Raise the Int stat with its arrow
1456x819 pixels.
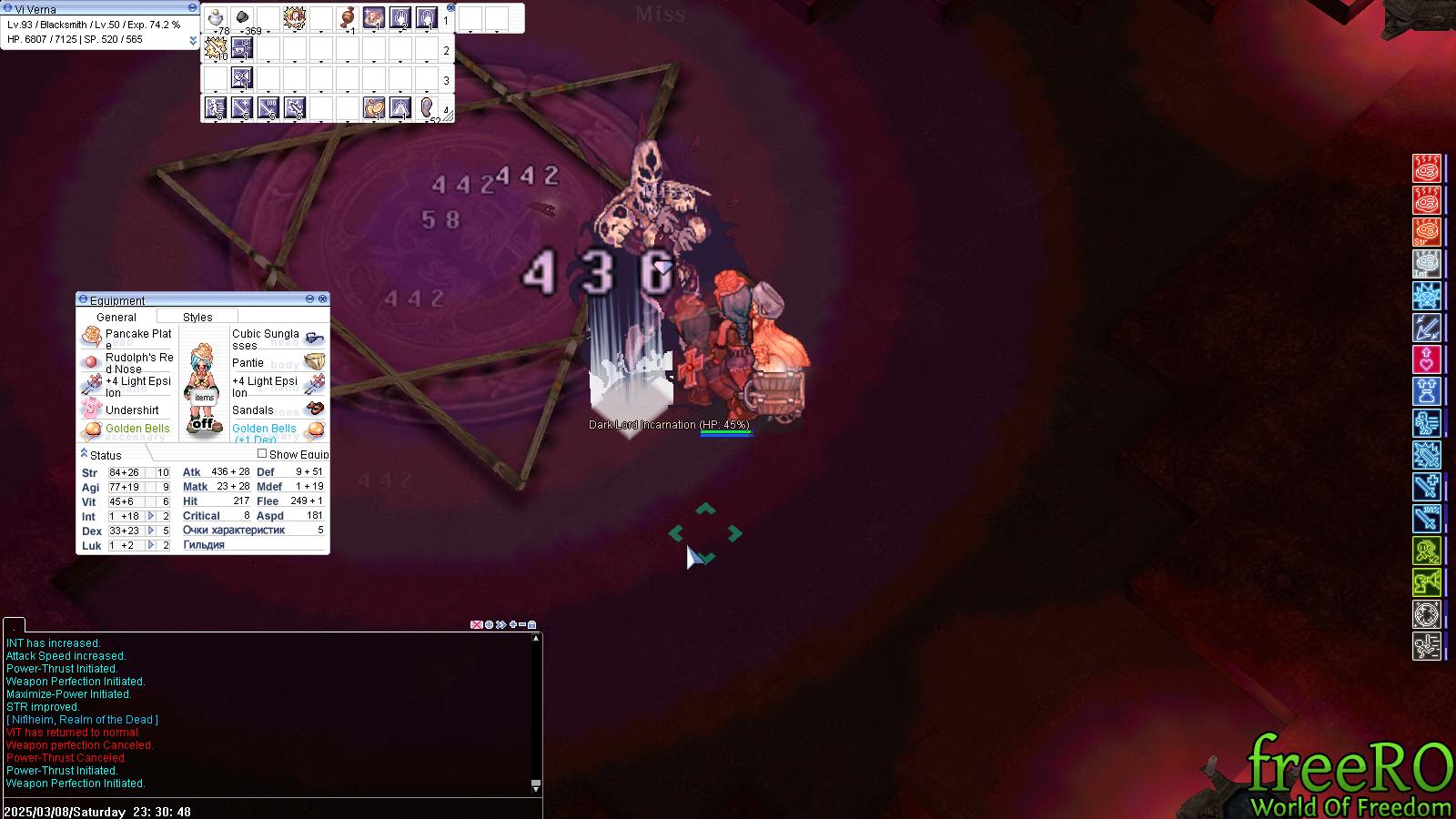point(152,516)
